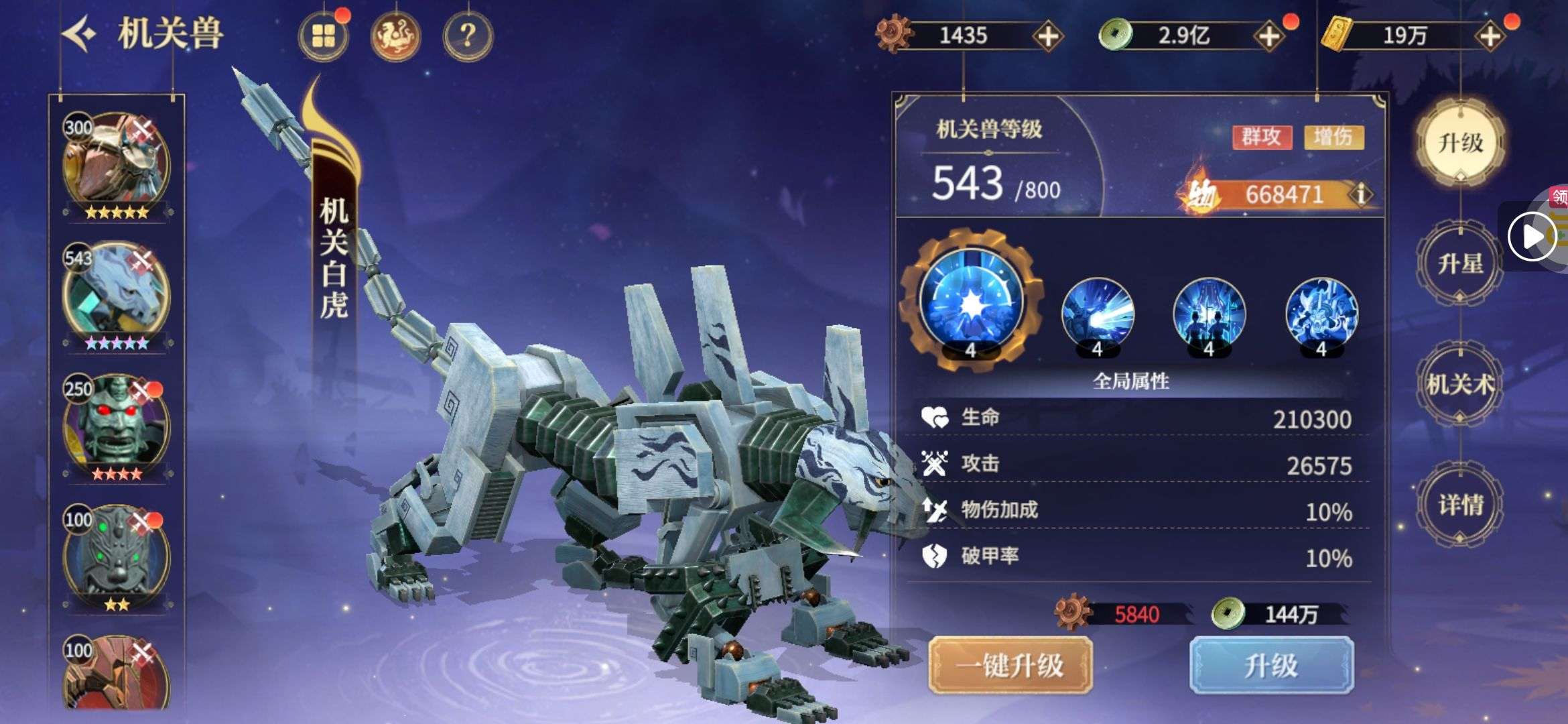The image size is (1568, 724).
Task: Open the four-square grid menu icon
Action: click(x=323, y=36)
